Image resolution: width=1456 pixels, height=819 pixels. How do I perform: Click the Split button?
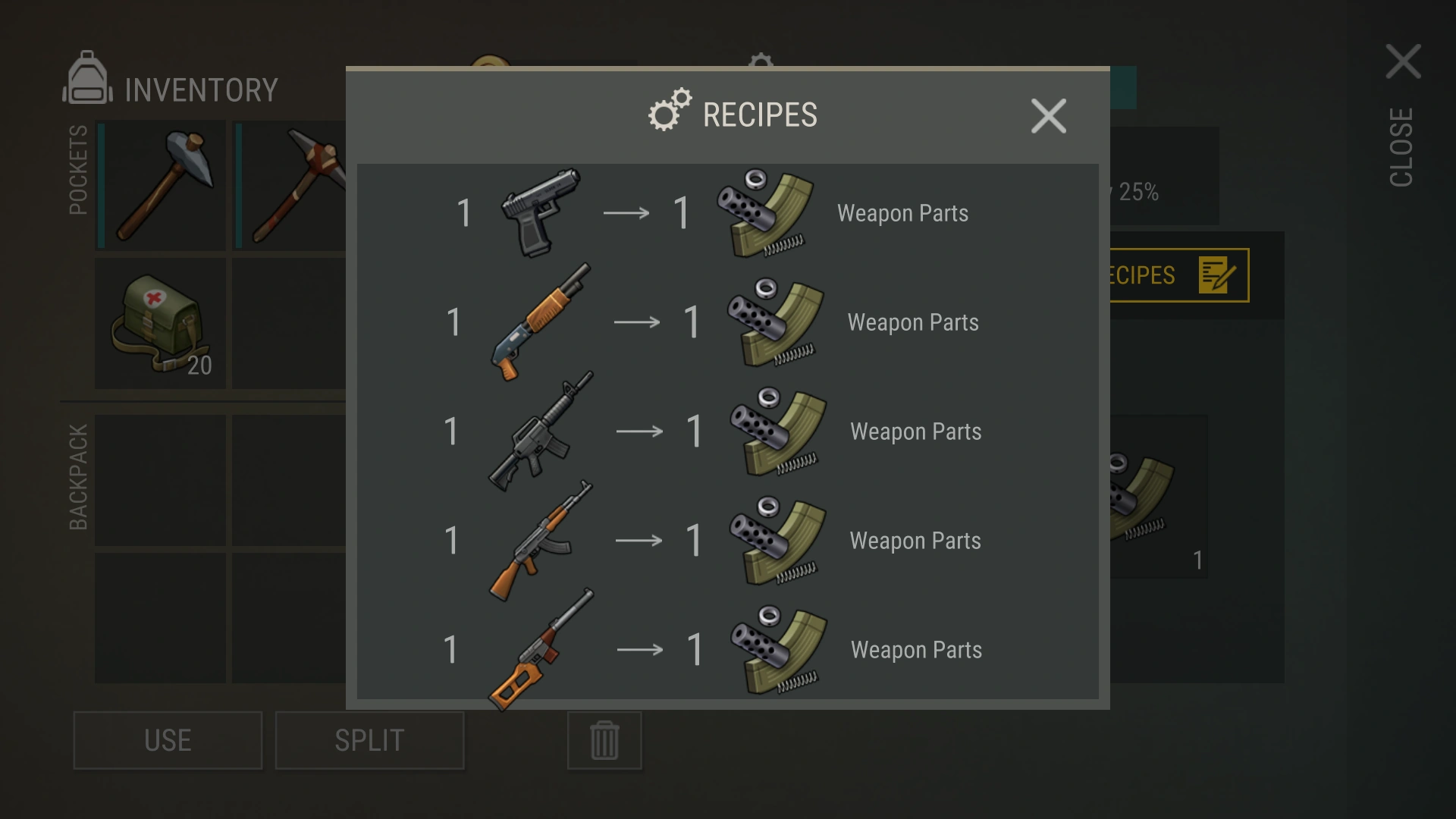369,740
